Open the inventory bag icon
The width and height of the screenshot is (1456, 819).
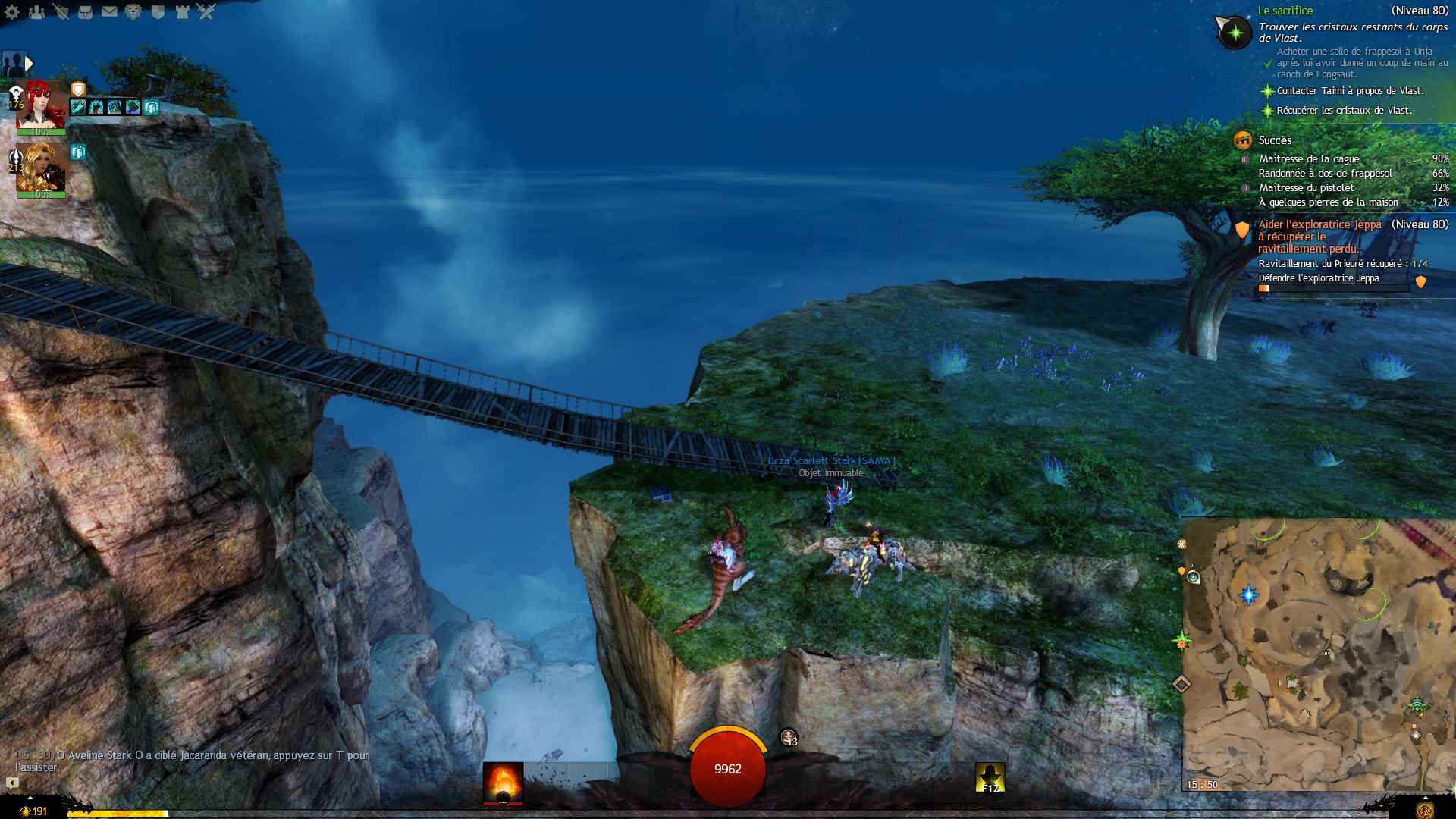point(85,11)
